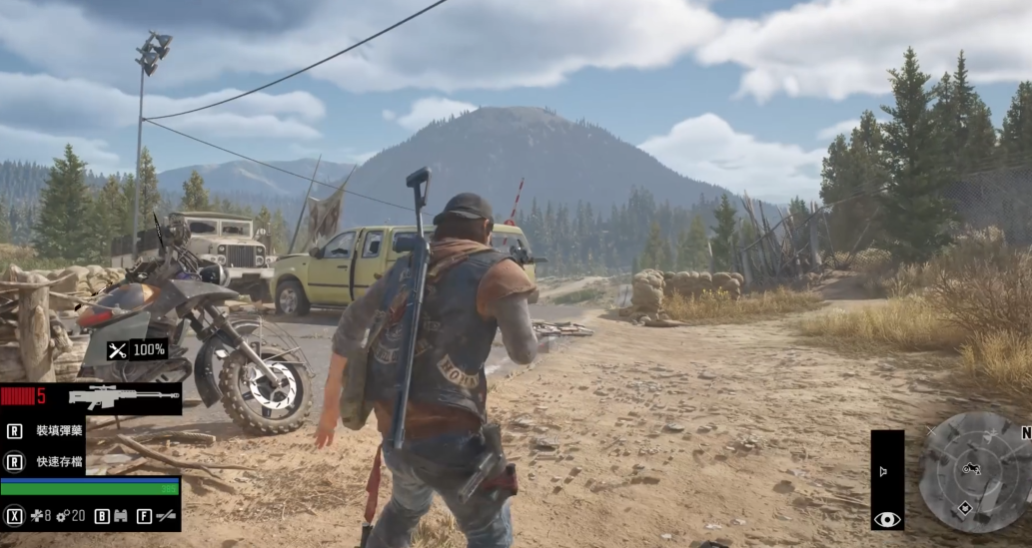Screen dimensions: 1032x548
Task: Select the medical bandage item icon
Action: (36, 516)
